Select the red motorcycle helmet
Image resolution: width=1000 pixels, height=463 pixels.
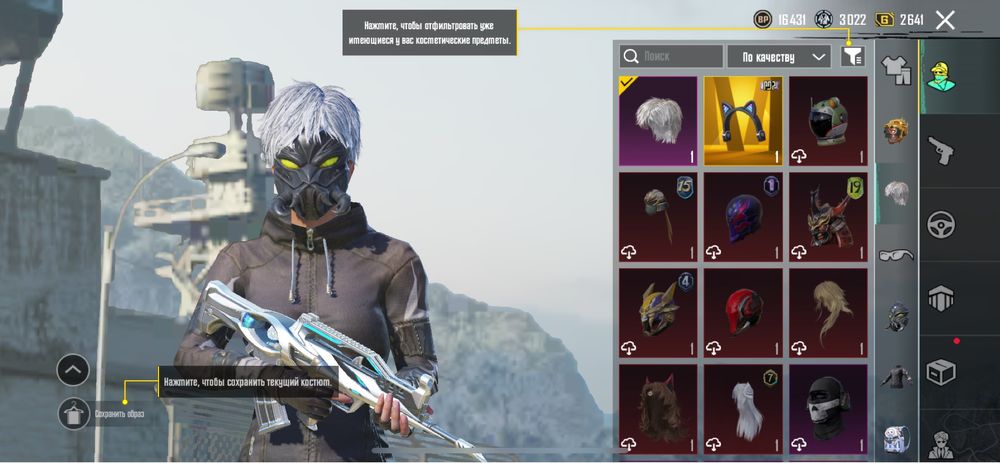(x=743, y=312)
